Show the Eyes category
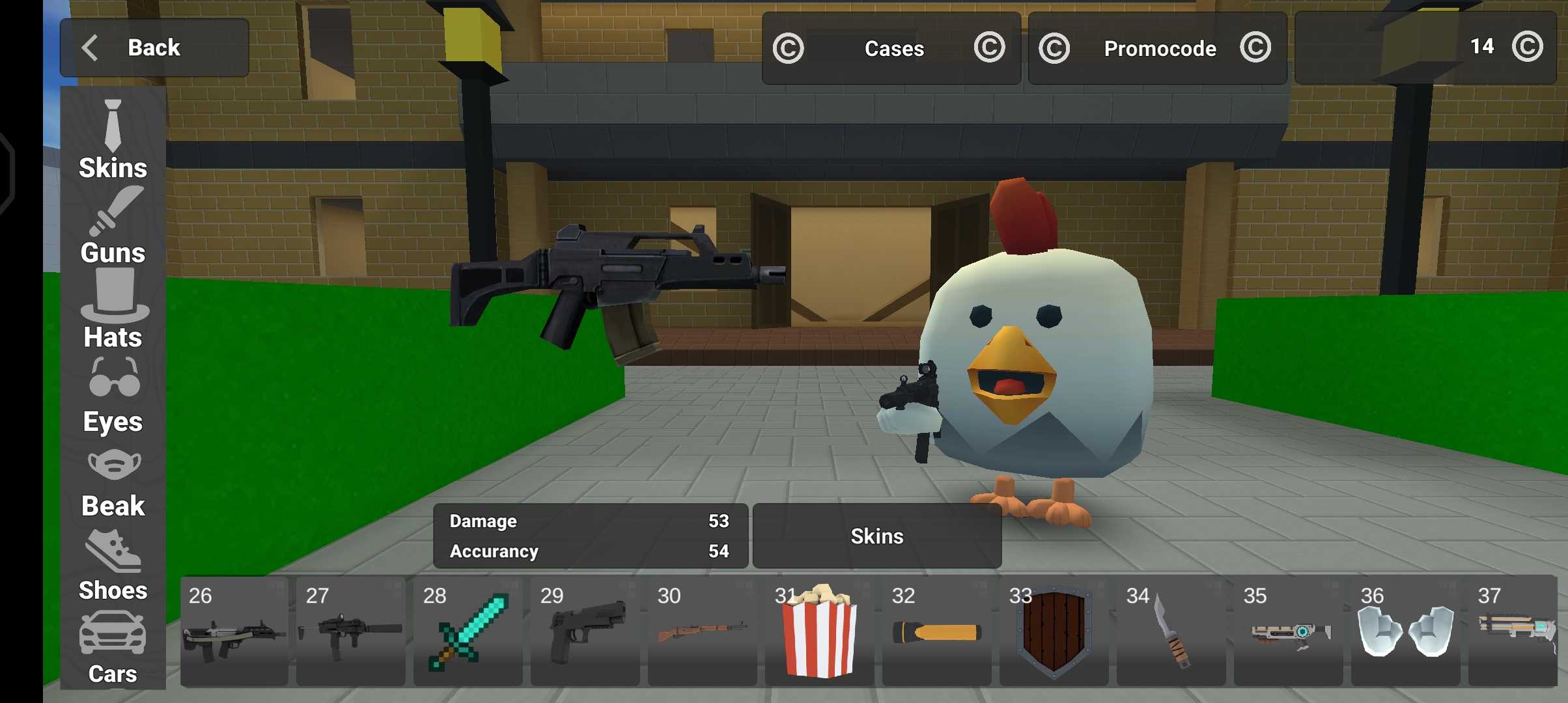The height and width of the screenshot is (703, 1568). tap(113, 395)
